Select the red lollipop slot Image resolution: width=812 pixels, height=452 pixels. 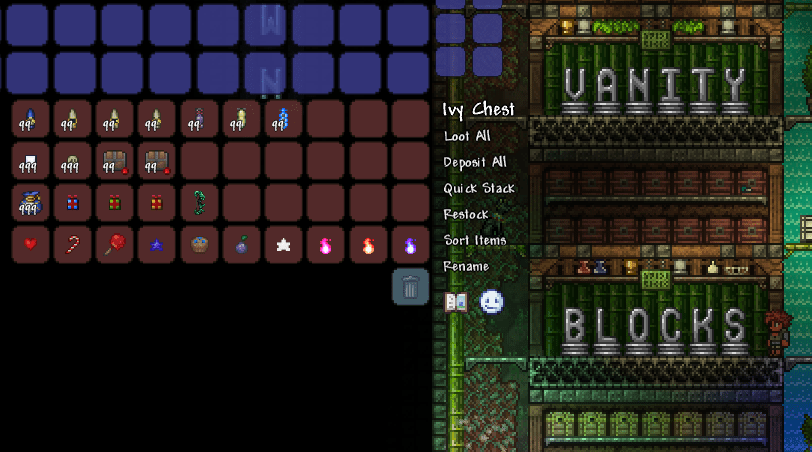[114, 245]
